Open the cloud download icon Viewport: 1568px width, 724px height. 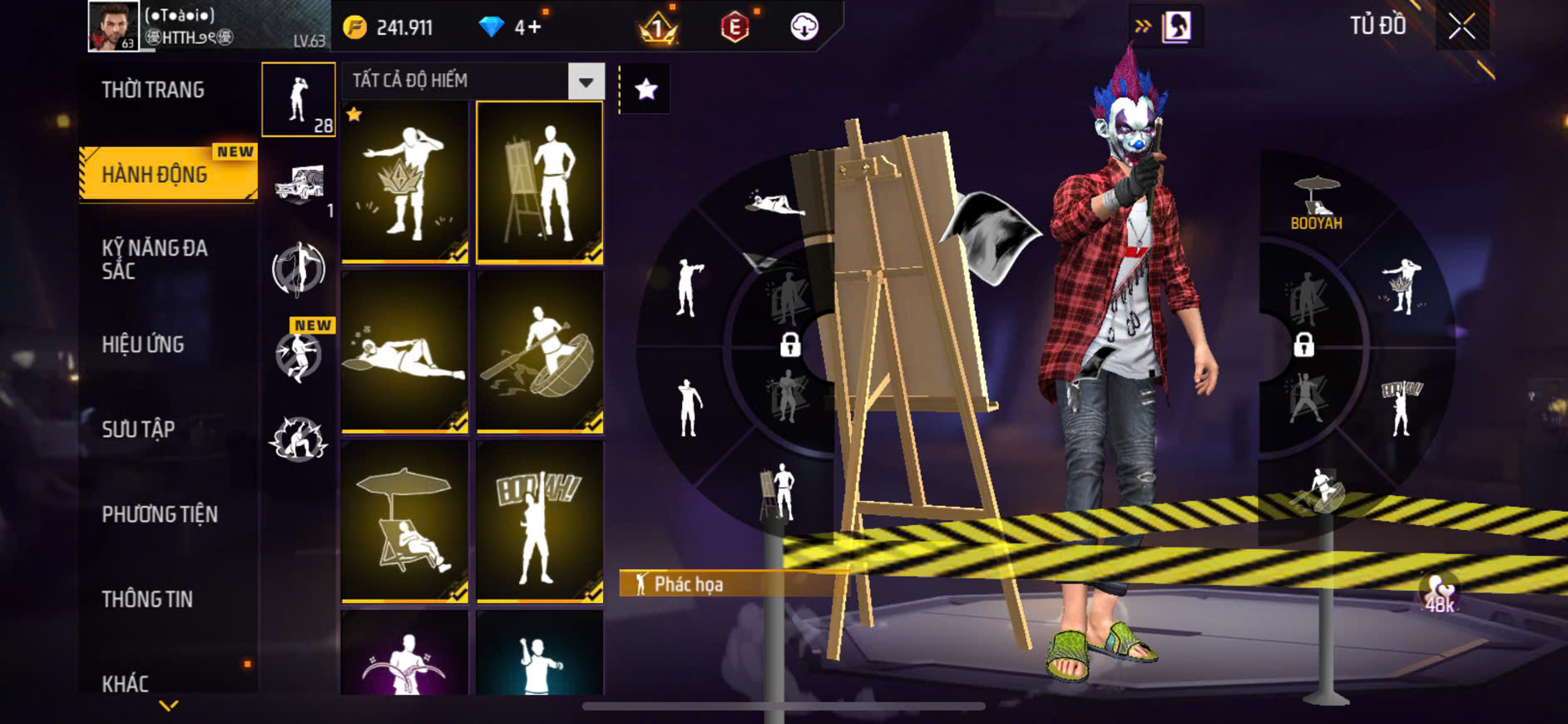point(804,27)
